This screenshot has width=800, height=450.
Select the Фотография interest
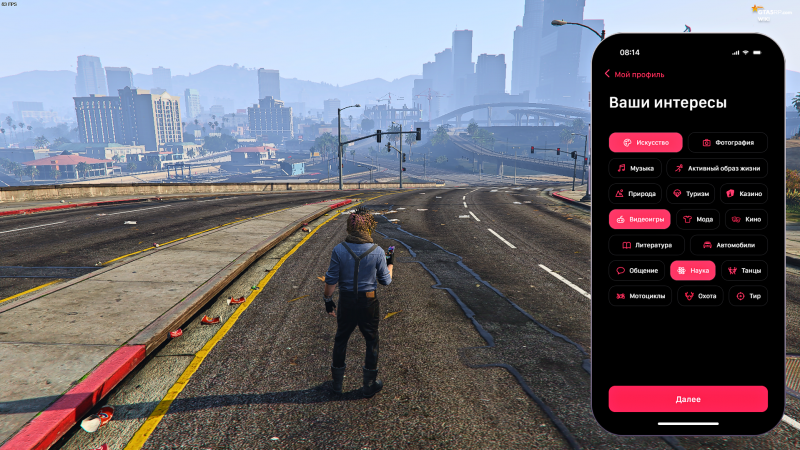click(x=727, y=143)
